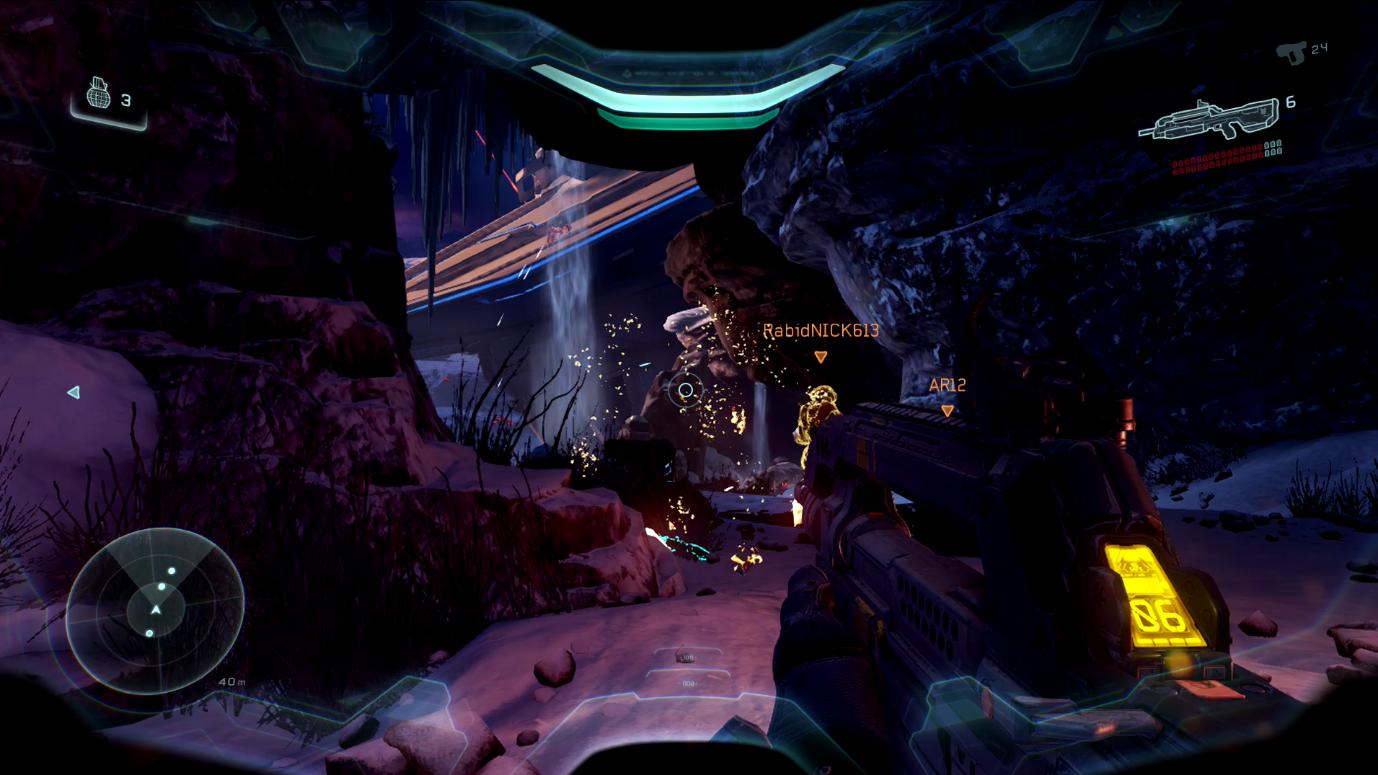Click the motion tracker radar
The image size is (1378, 775).
pyautogui.click(x=155, y=608)
